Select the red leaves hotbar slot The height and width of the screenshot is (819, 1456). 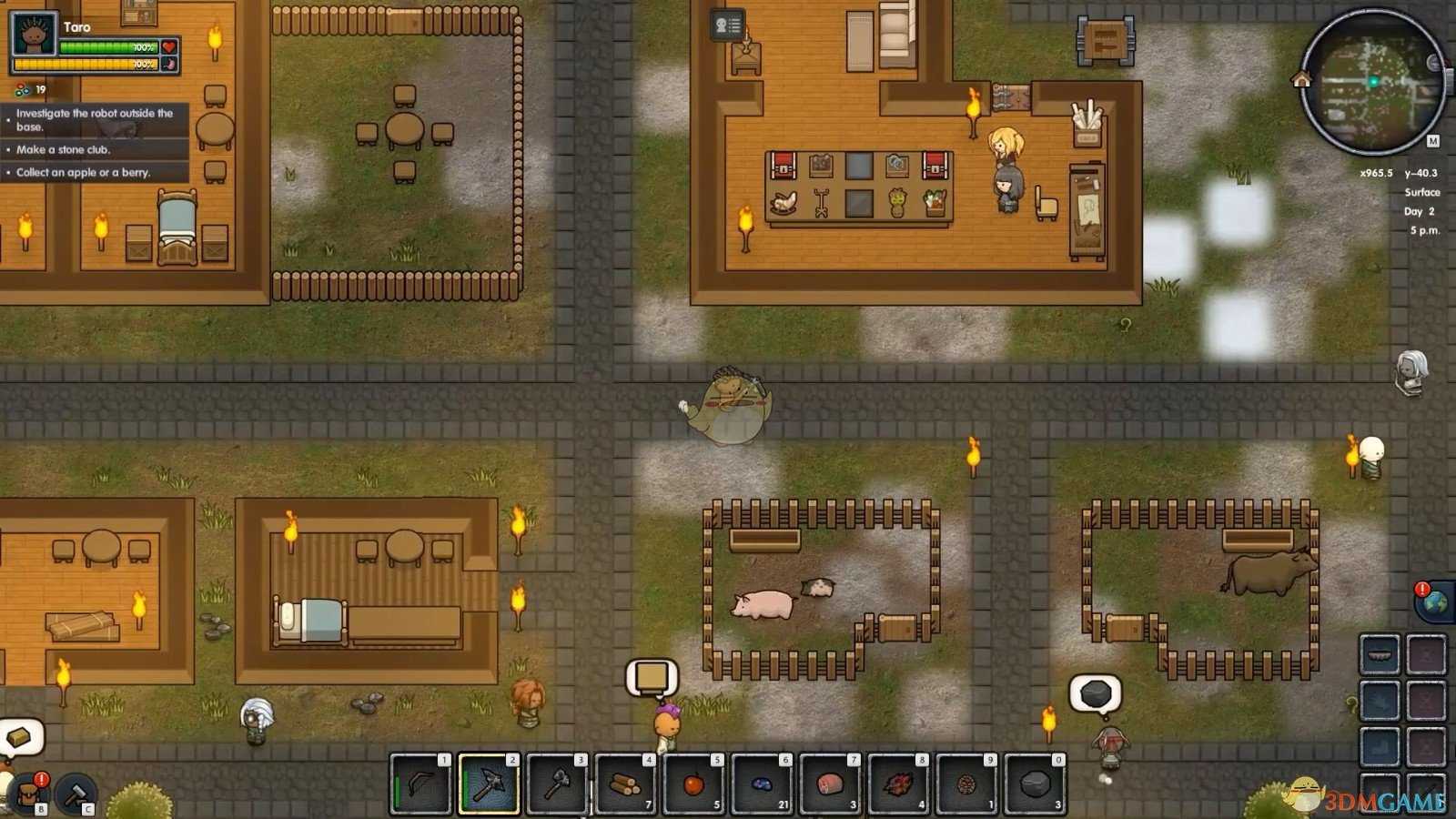point(898,784)
